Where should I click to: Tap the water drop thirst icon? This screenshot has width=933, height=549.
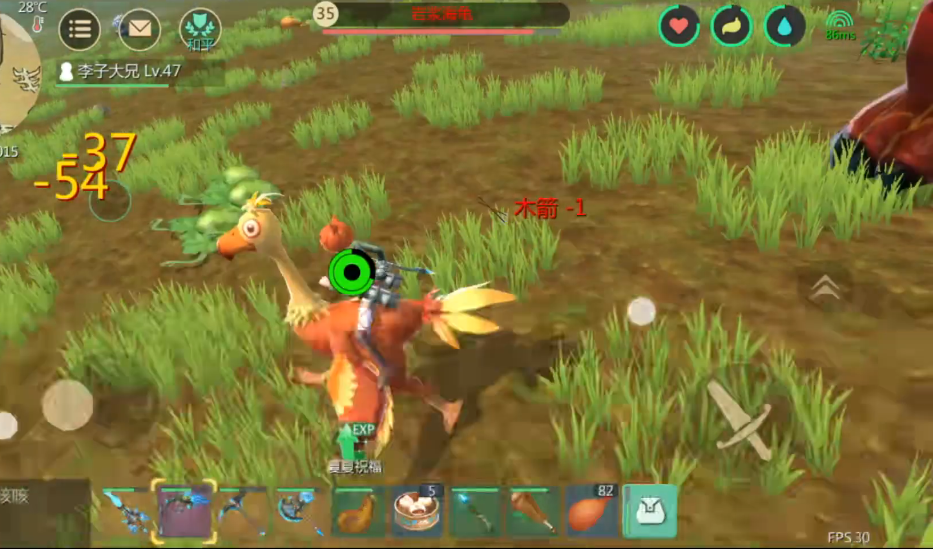(x=785, y=26)
